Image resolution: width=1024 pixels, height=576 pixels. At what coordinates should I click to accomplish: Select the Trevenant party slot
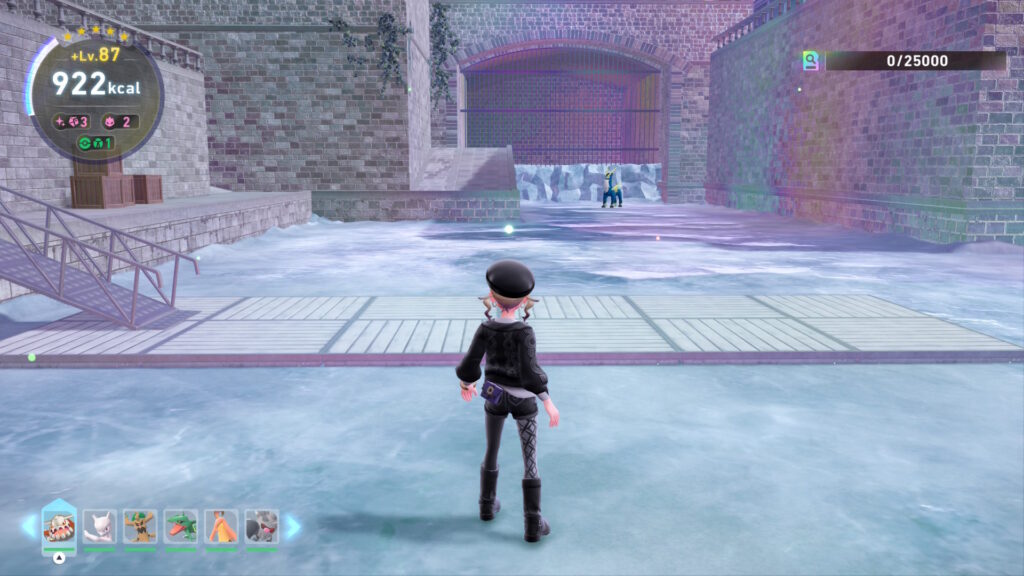(140, 526)
